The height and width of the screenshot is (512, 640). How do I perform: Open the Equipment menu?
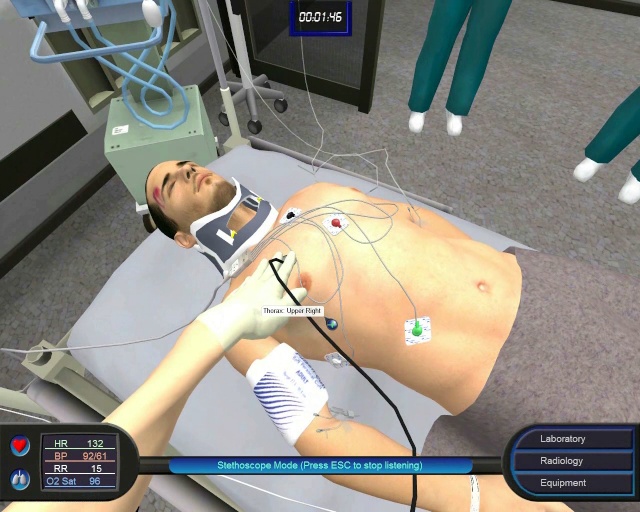pyautogui.click(x=563, y=483)
